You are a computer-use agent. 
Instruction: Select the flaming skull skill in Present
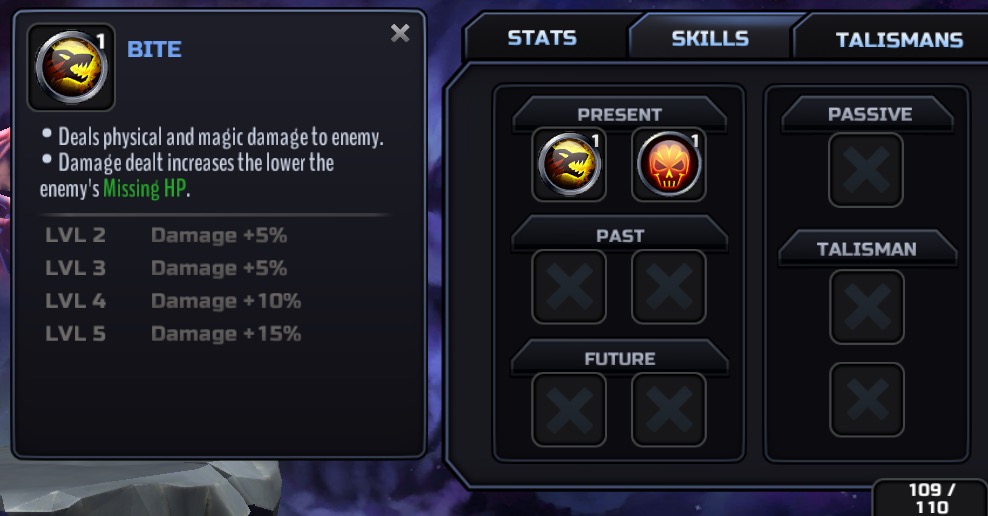coord(668,165)
